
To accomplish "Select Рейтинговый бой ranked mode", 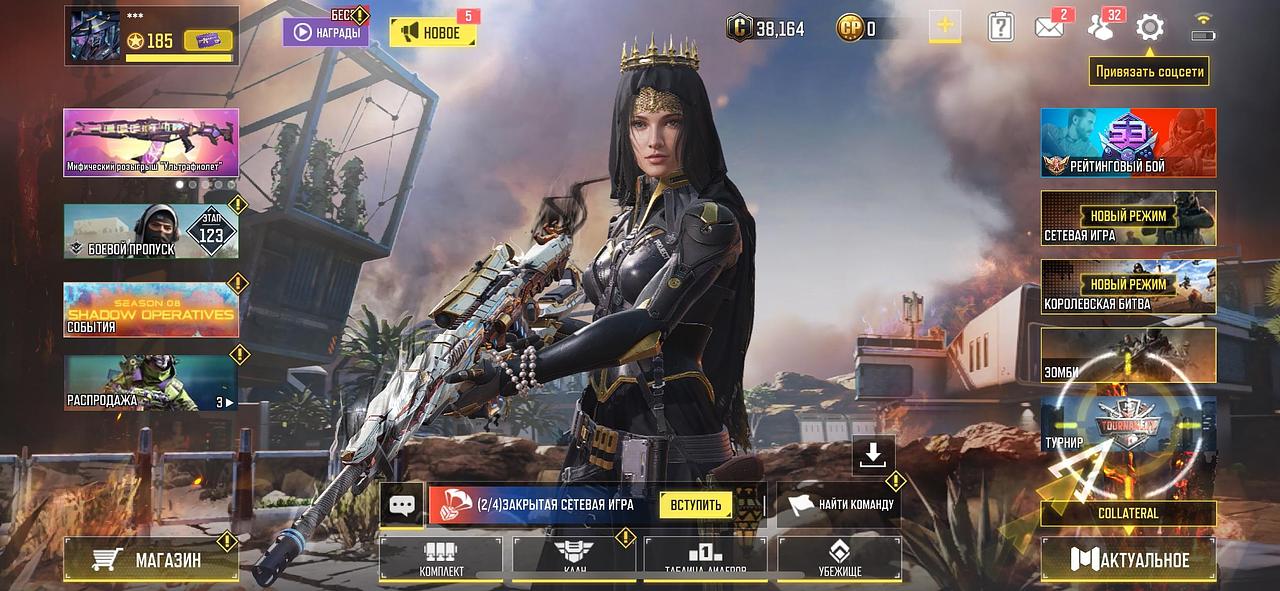I will click(1128, 142).
